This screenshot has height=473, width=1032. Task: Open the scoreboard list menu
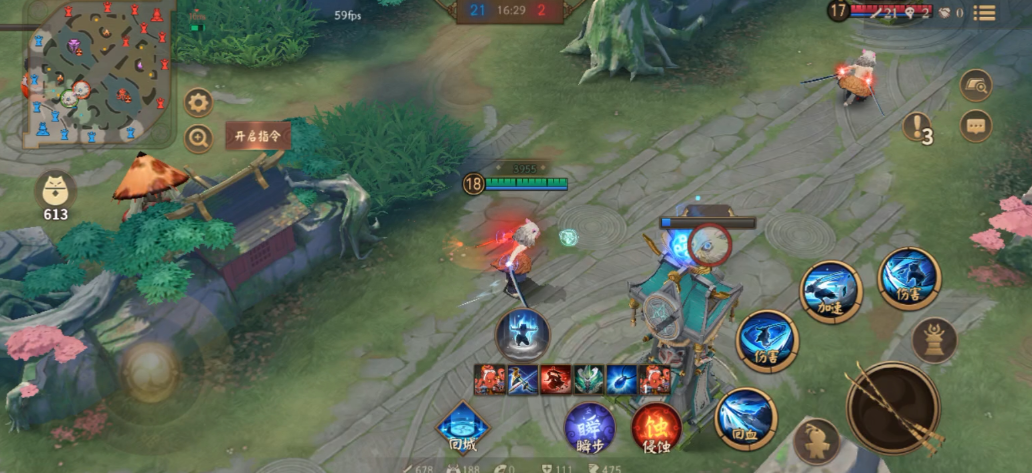[x=984, y=13]
